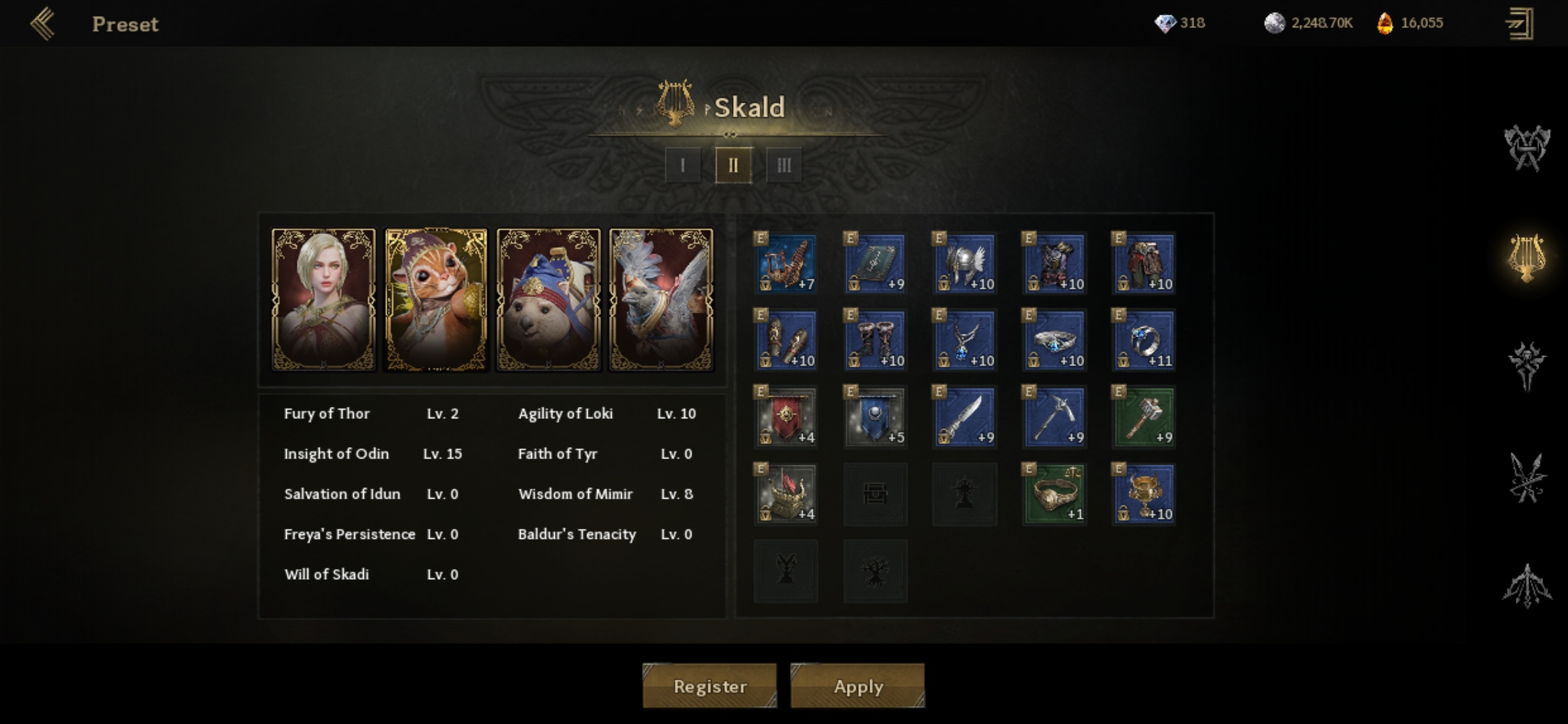Open the side menu icon
The image size is (1568, 724).
(1520, 24)
